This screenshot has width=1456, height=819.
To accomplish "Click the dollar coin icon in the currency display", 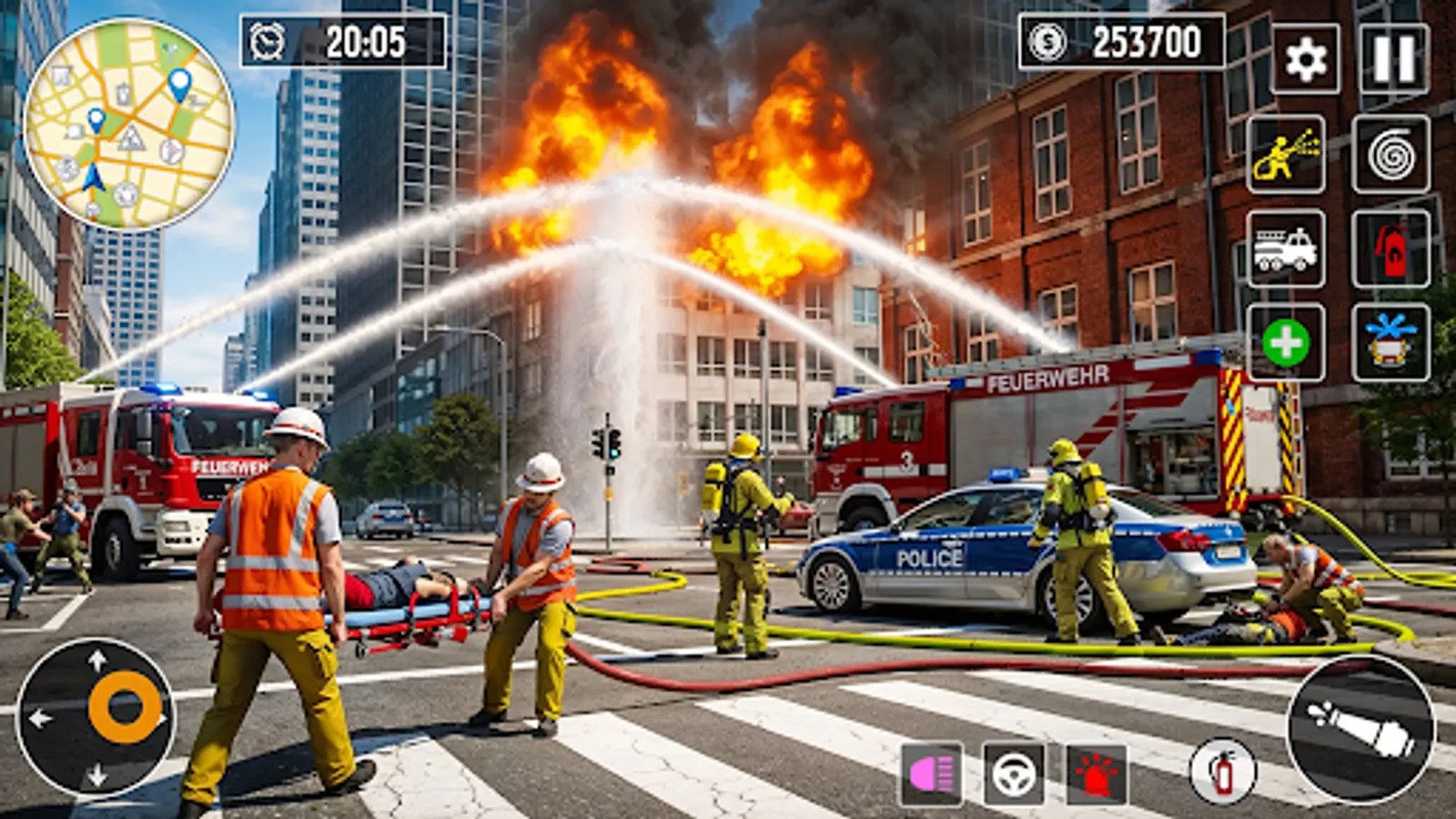I will point(1045,40).
